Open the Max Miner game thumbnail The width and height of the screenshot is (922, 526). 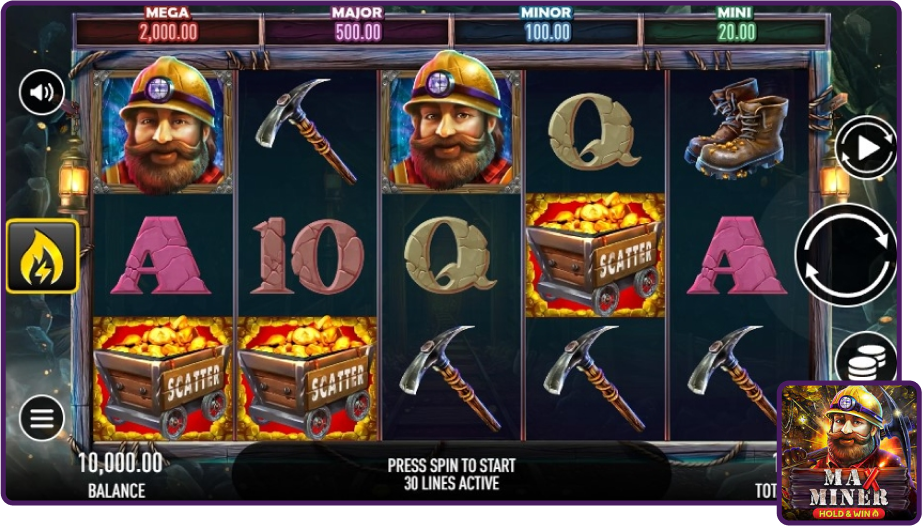pyautogui.click(x=848, y=451)
